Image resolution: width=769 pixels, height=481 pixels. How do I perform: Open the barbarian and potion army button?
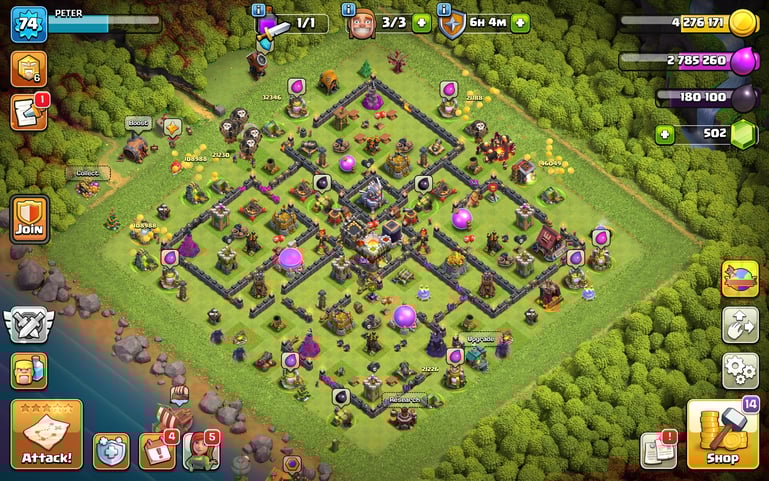tap(29, 370)
